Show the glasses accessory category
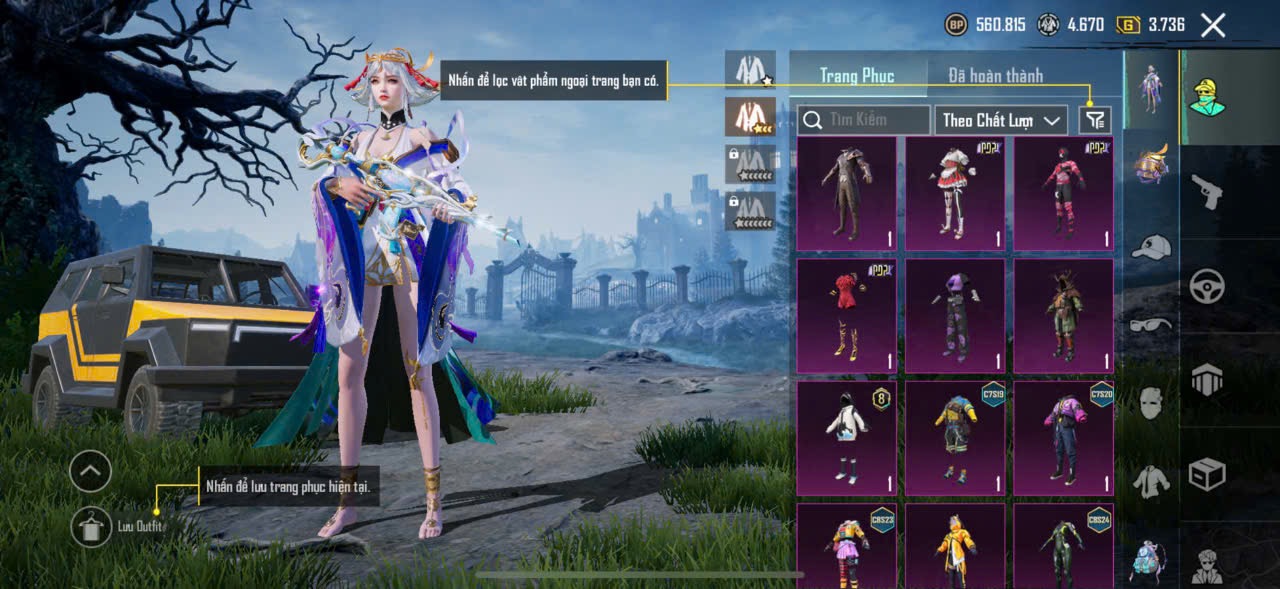Viewport: 1280px width, 589px height. point(1151,324)
